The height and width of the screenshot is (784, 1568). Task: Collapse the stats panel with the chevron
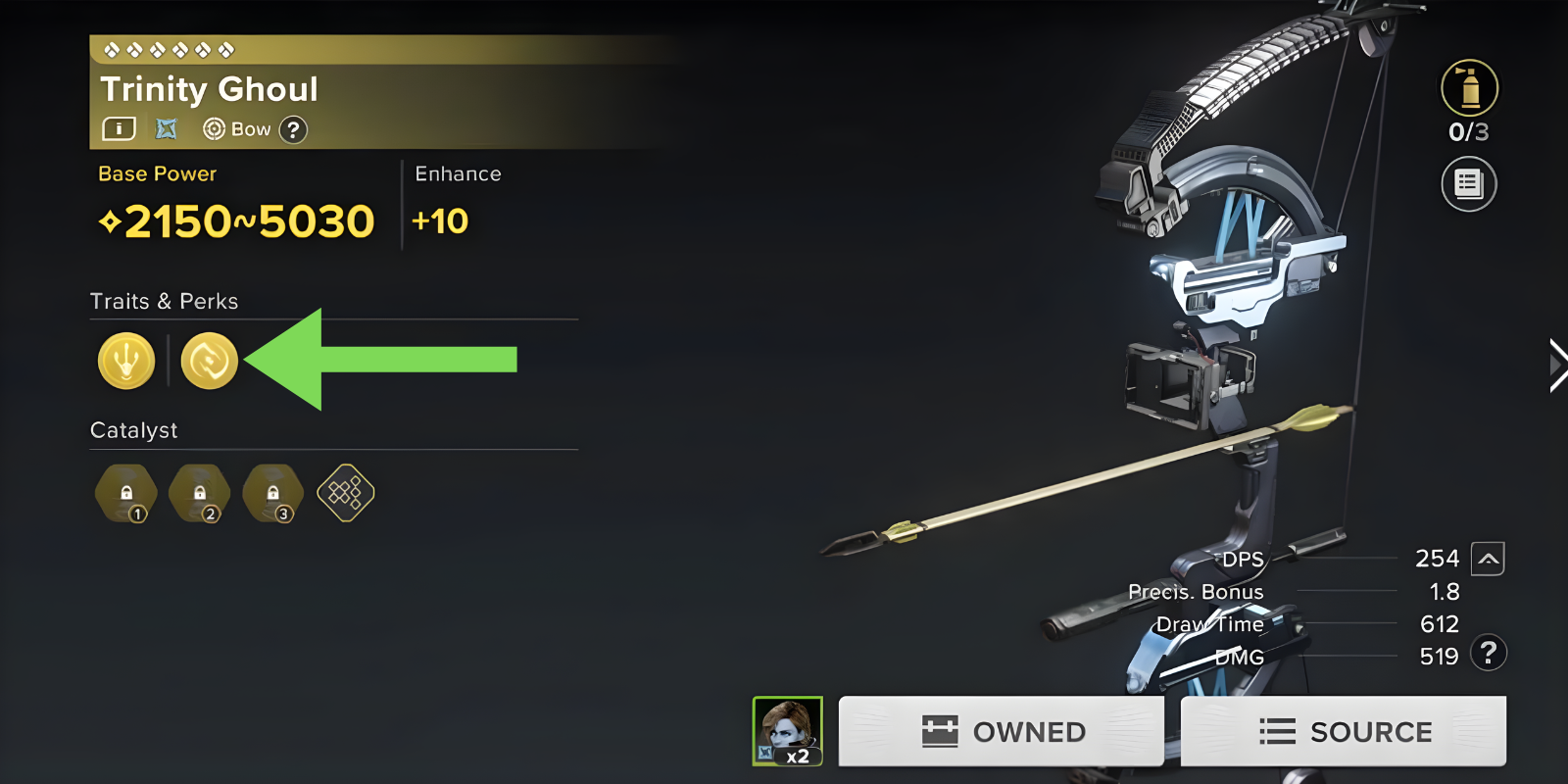(1489, 559)
